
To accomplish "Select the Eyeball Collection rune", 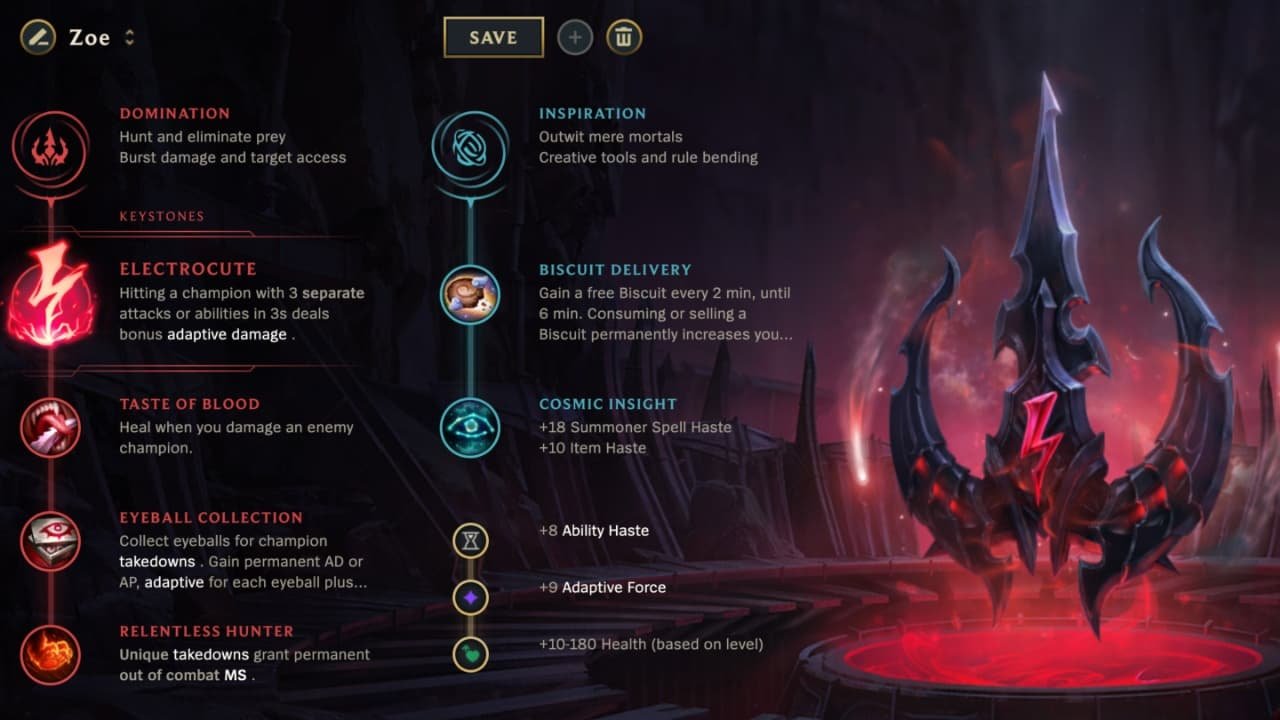I will [x=52, y=541].
